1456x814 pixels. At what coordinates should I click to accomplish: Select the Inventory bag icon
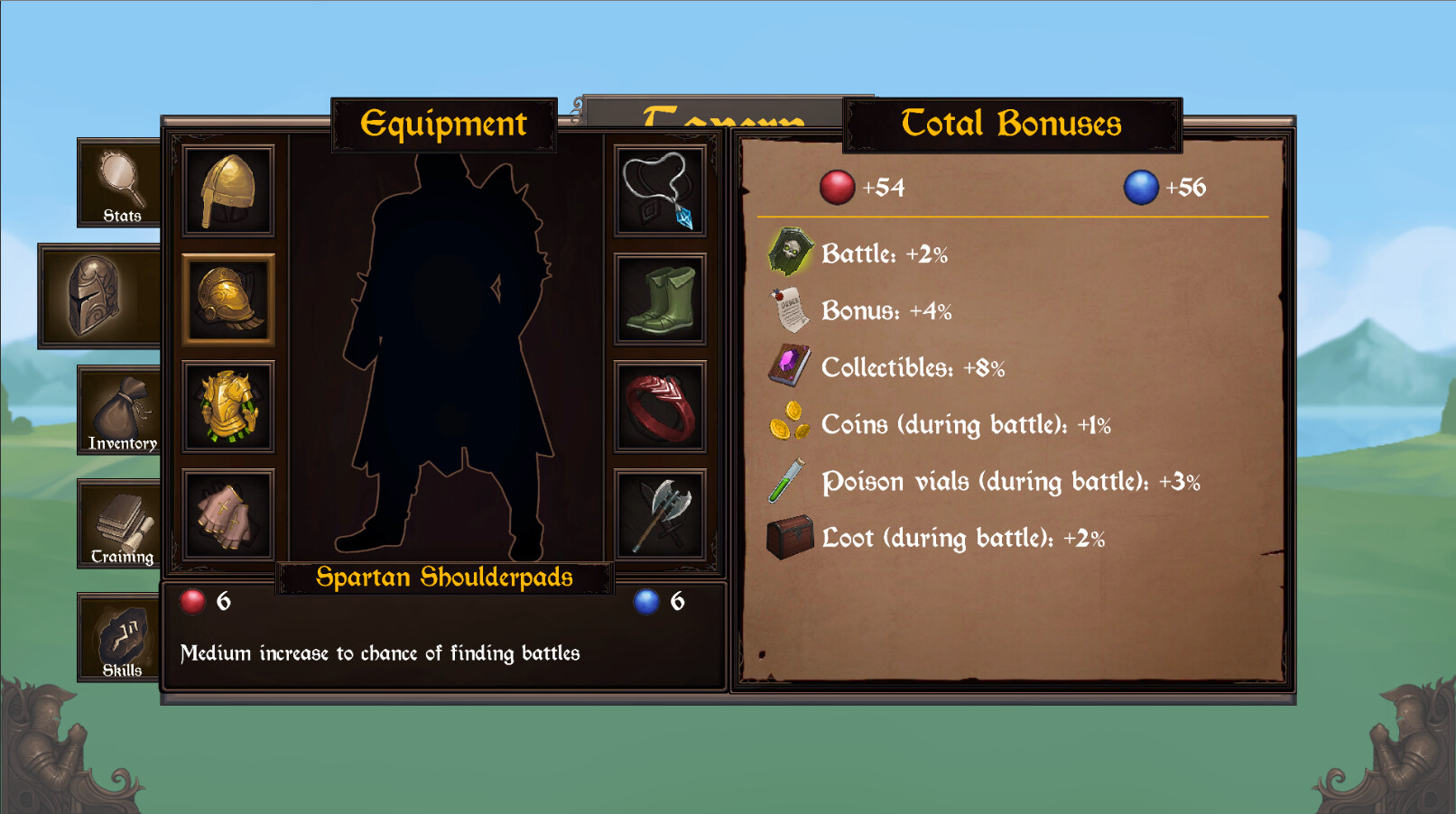pyautogui.click(x=118, y=408)
